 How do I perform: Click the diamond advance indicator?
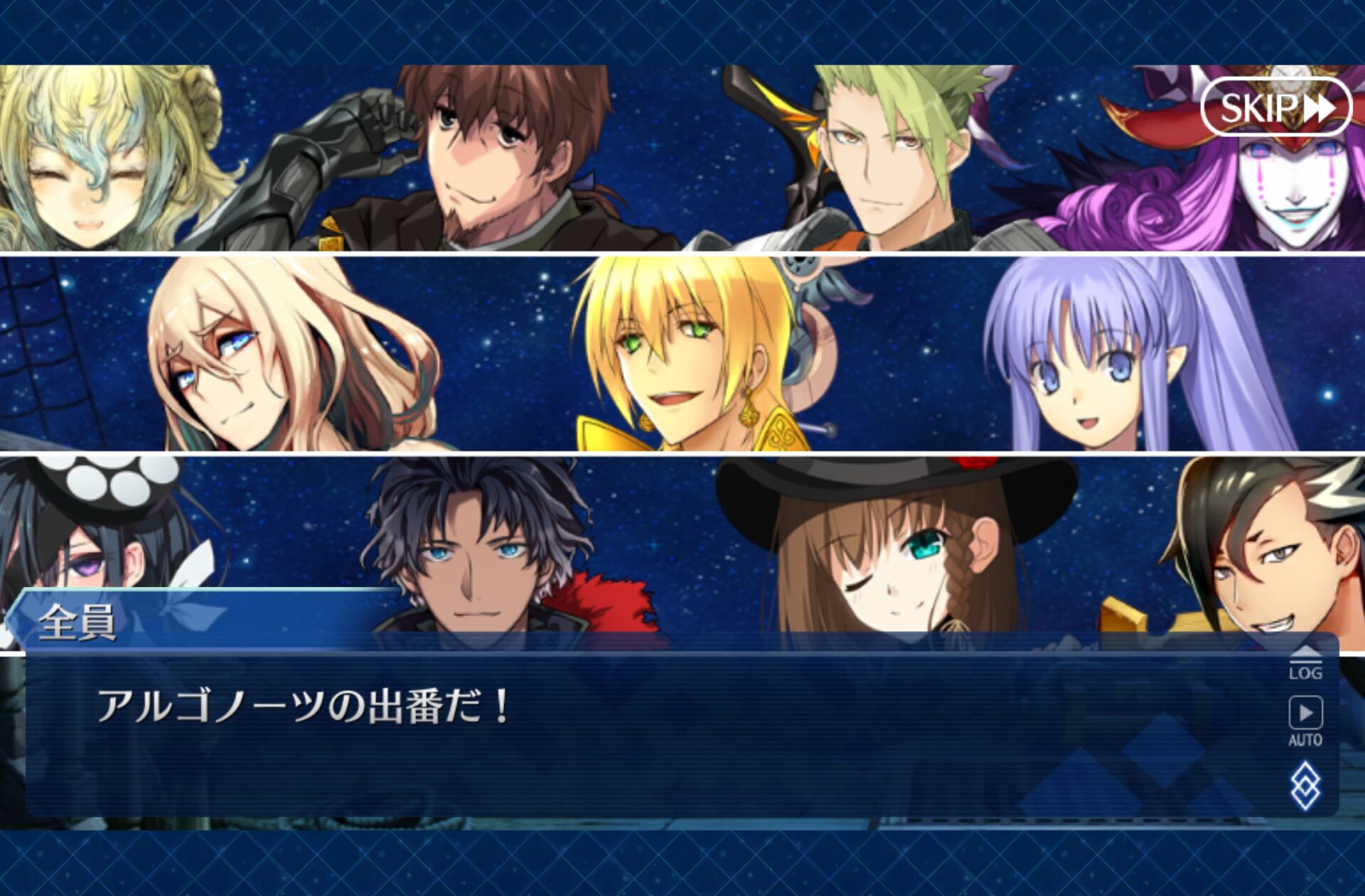tap(1305, 785)
